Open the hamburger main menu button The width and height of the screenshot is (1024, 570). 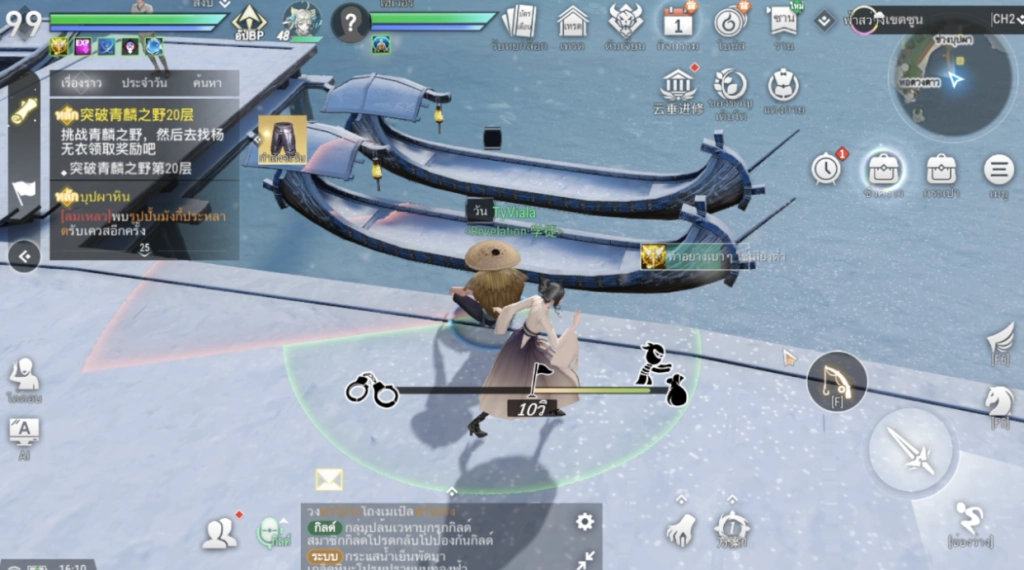click(x=997, y=170)
